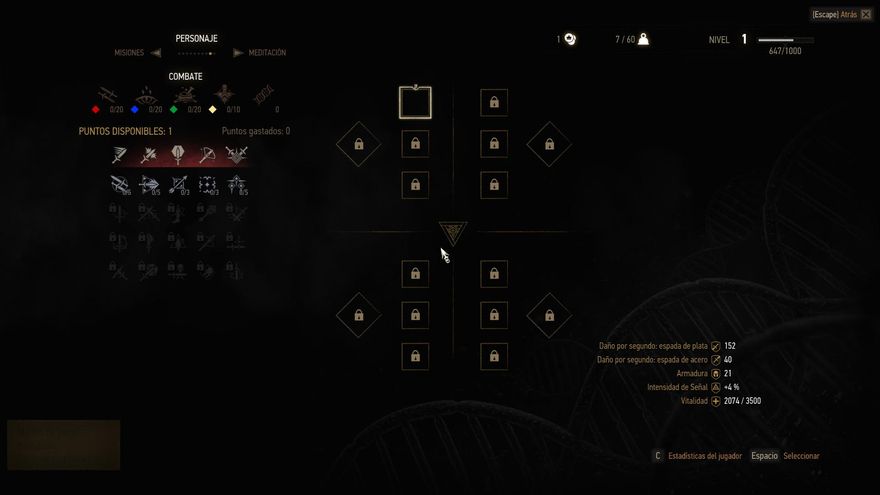Image resolution: width=880 pixels, height=495 pixels.
Task: Open the DNA helix mutagens tab
Action: [x=264, y=96]
